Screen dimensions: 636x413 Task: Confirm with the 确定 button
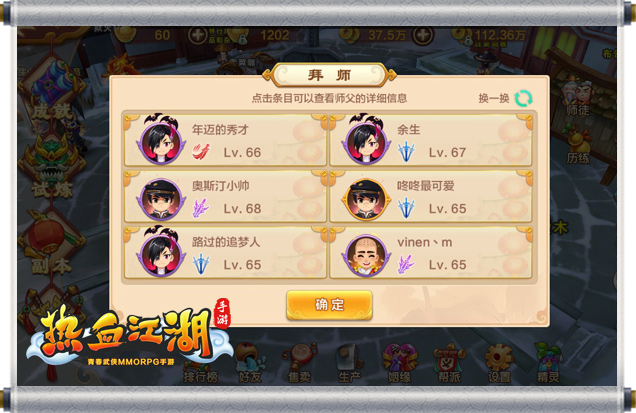(329, 305)
